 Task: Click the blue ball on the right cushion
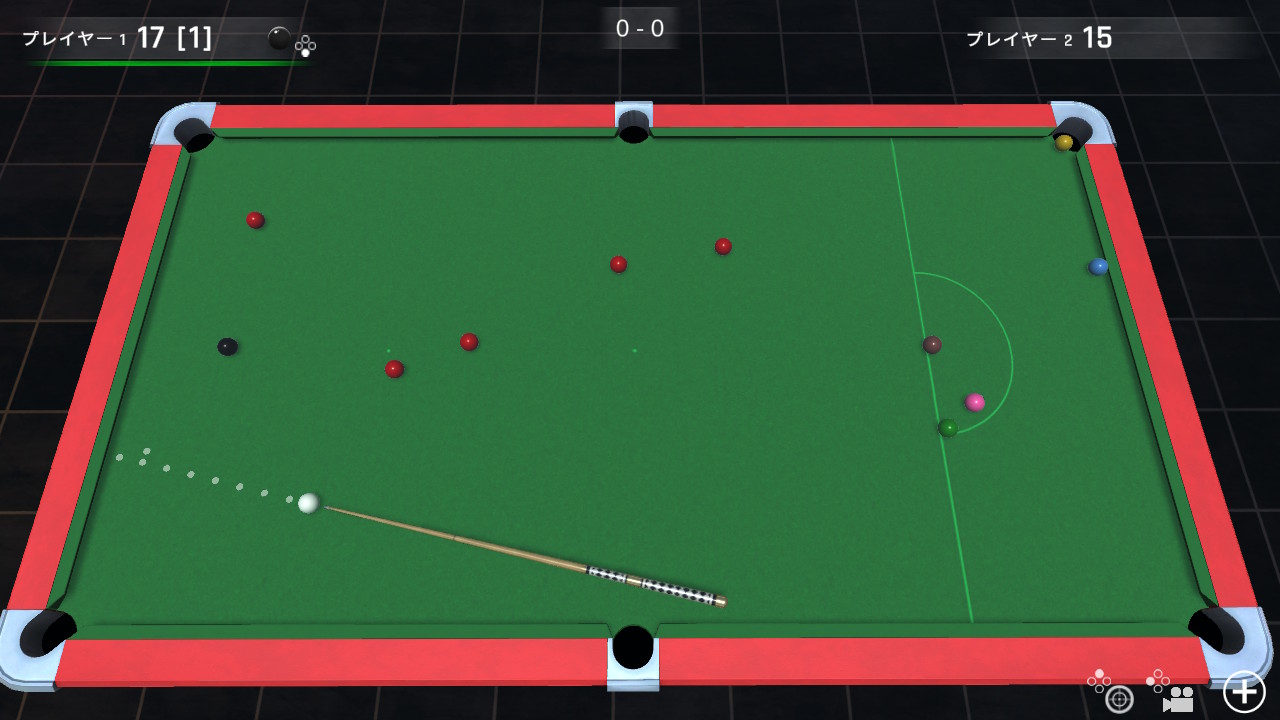[x=1100, y=265]
